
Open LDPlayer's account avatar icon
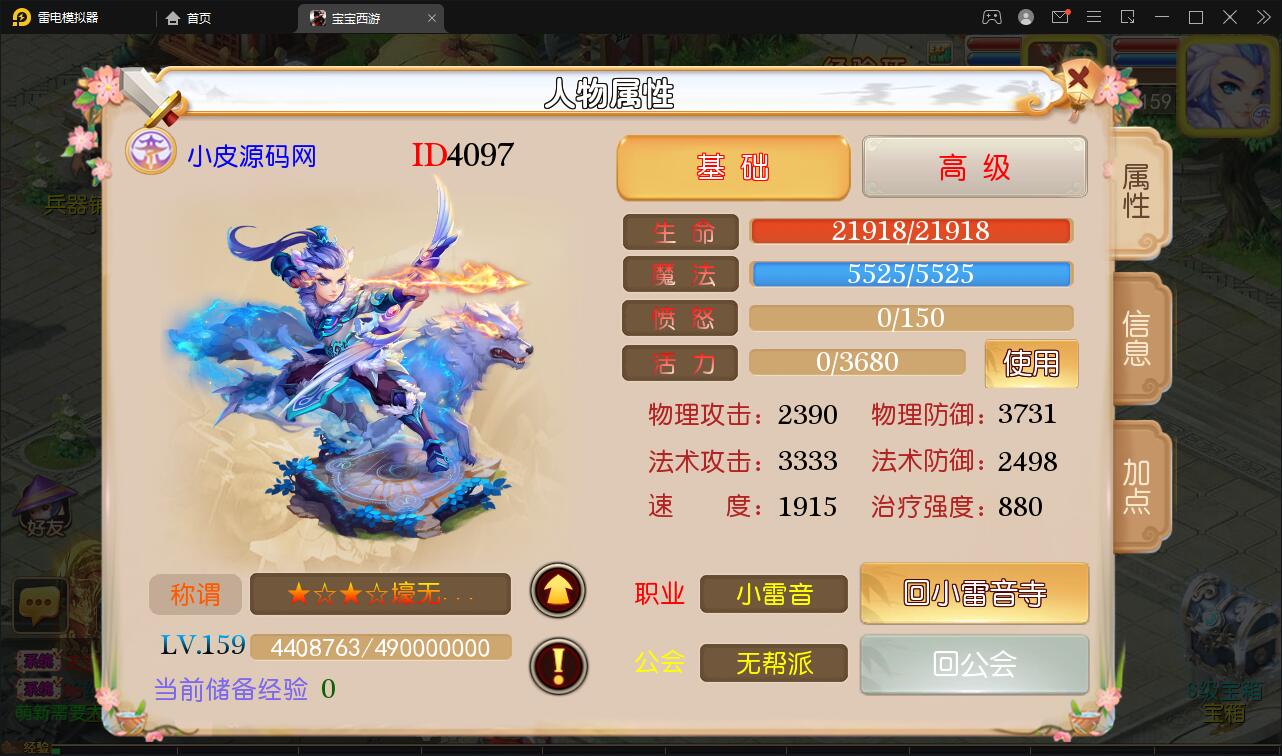click(x=1026, y=17)
